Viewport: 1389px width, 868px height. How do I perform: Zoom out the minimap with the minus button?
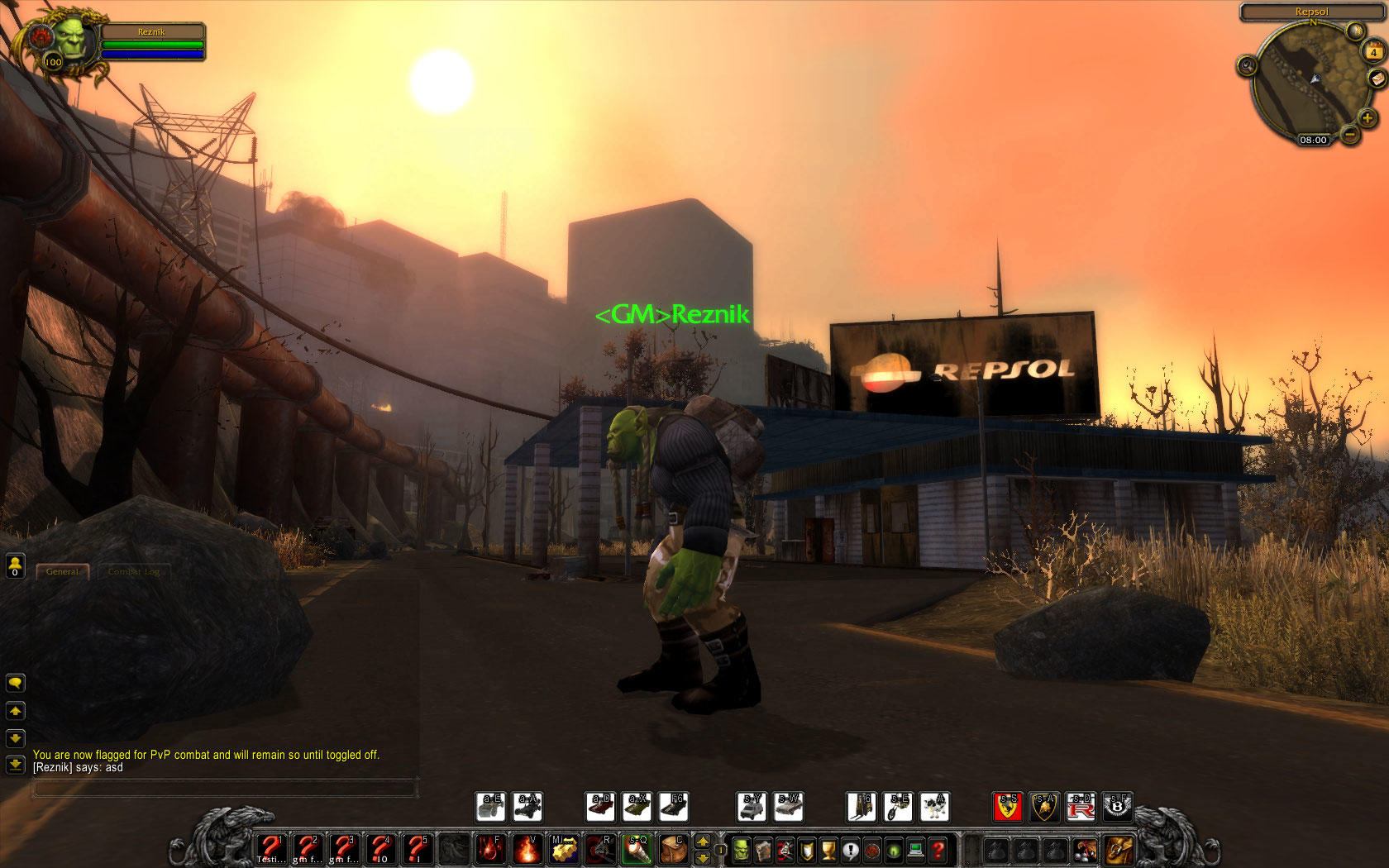1349,133
